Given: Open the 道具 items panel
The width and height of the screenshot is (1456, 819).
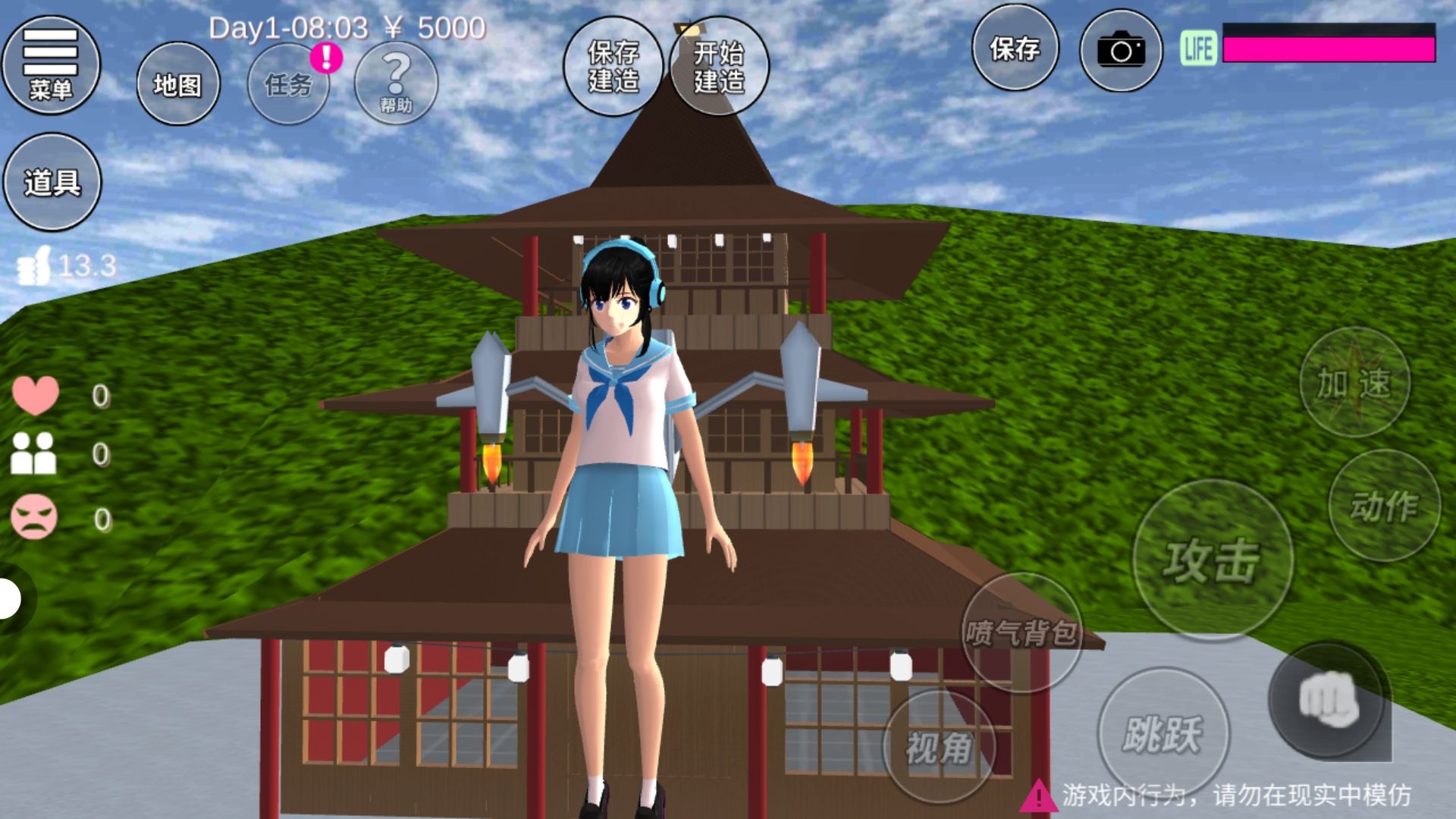Looking at the screenshot, I should [x=52, y=182].
